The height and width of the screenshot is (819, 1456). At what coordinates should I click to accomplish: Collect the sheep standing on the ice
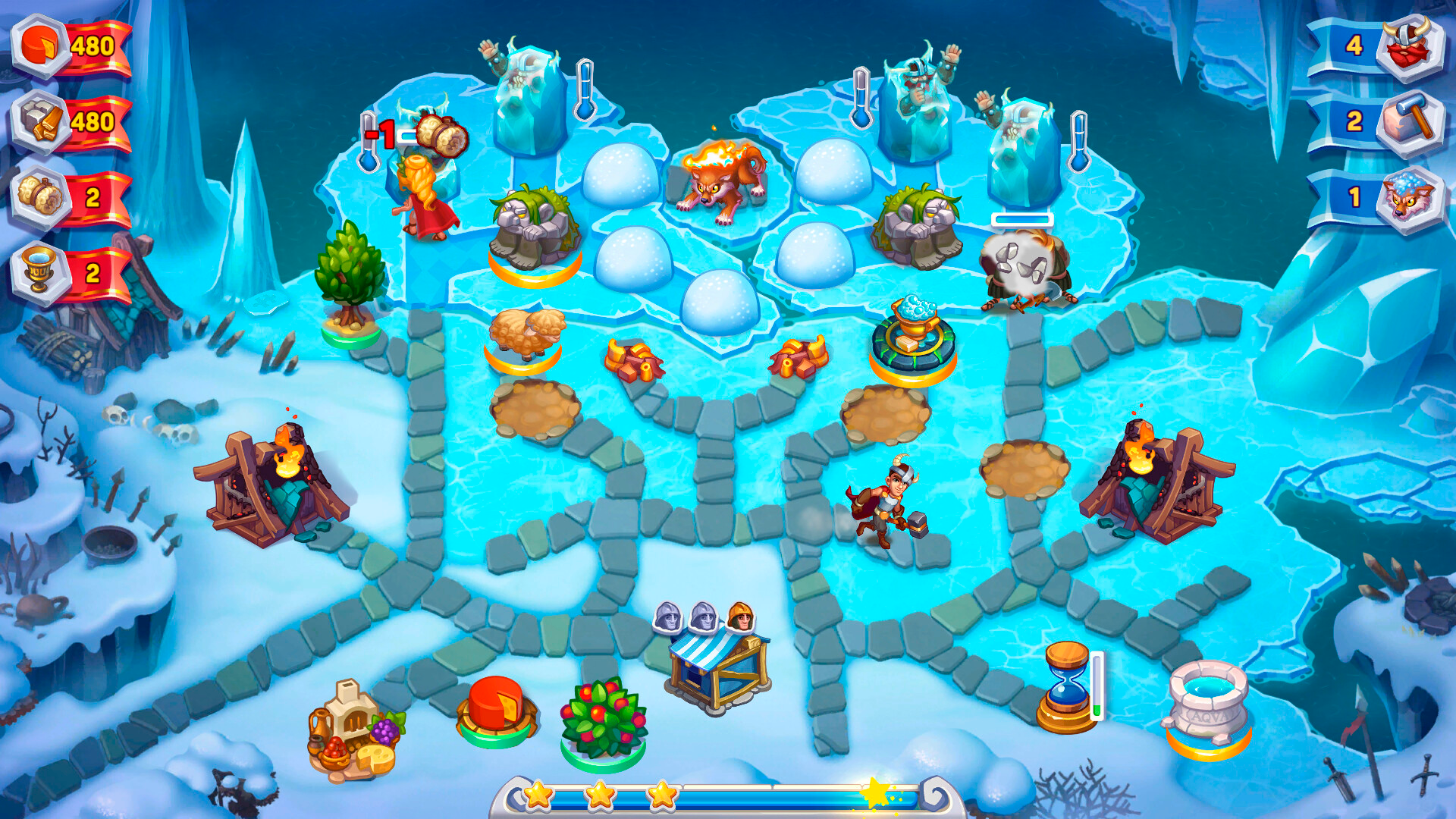tap(527, 334)
